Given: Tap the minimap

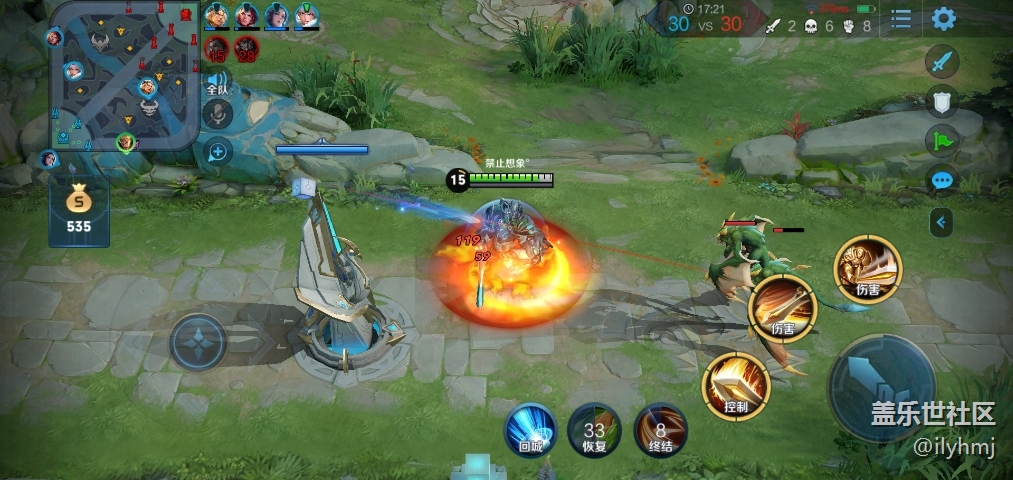Looking at the screenshot, I should [x=123, y=75].
